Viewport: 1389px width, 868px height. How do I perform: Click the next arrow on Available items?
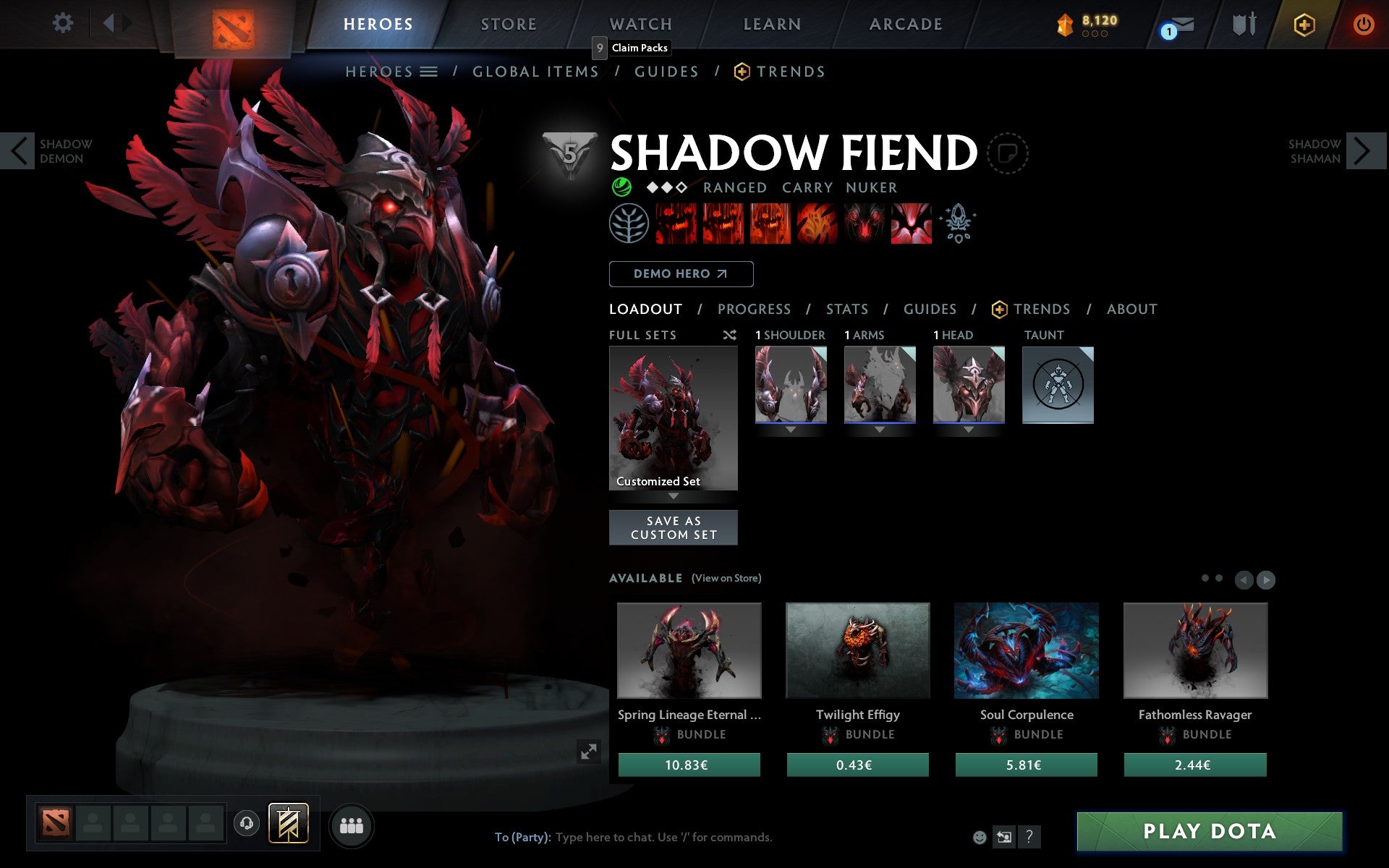point(1267,579)
